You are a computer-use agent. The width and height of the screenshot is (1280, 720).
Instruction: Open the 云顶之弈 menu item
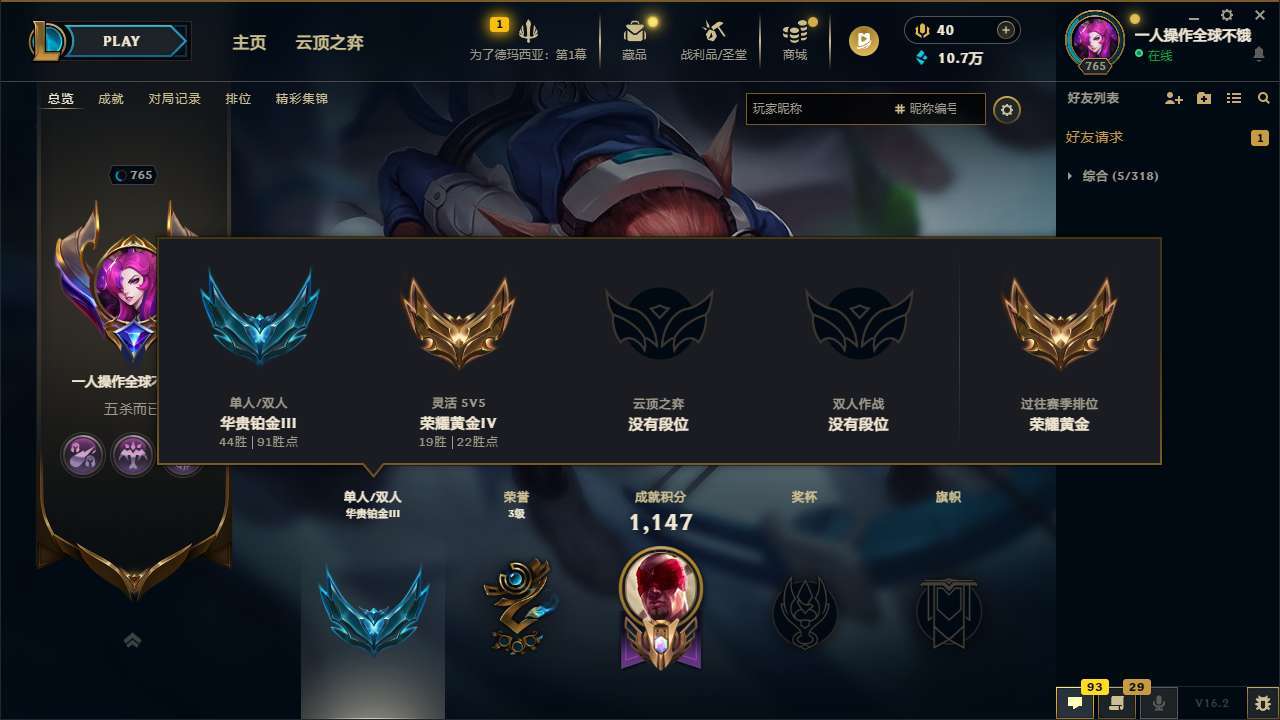[x=329, y=43]
